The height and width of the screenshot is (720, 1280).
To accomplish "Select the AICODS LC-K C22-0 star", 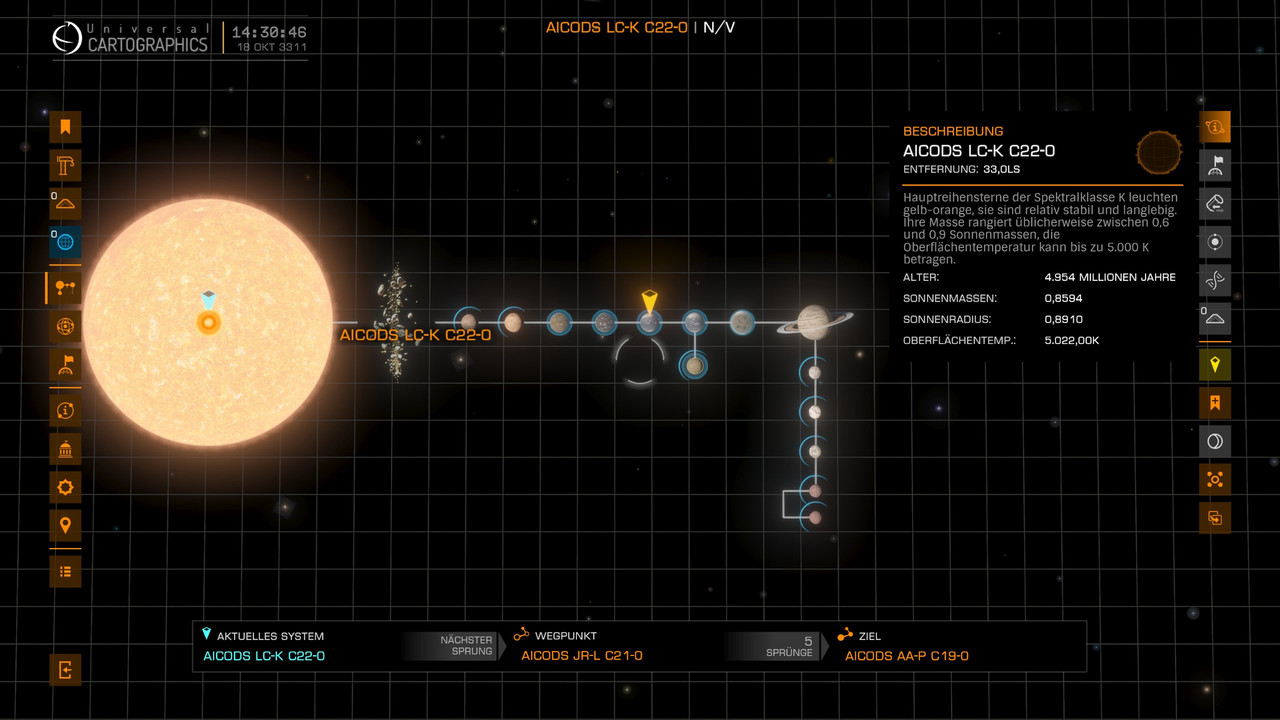I will pos(208,322).
